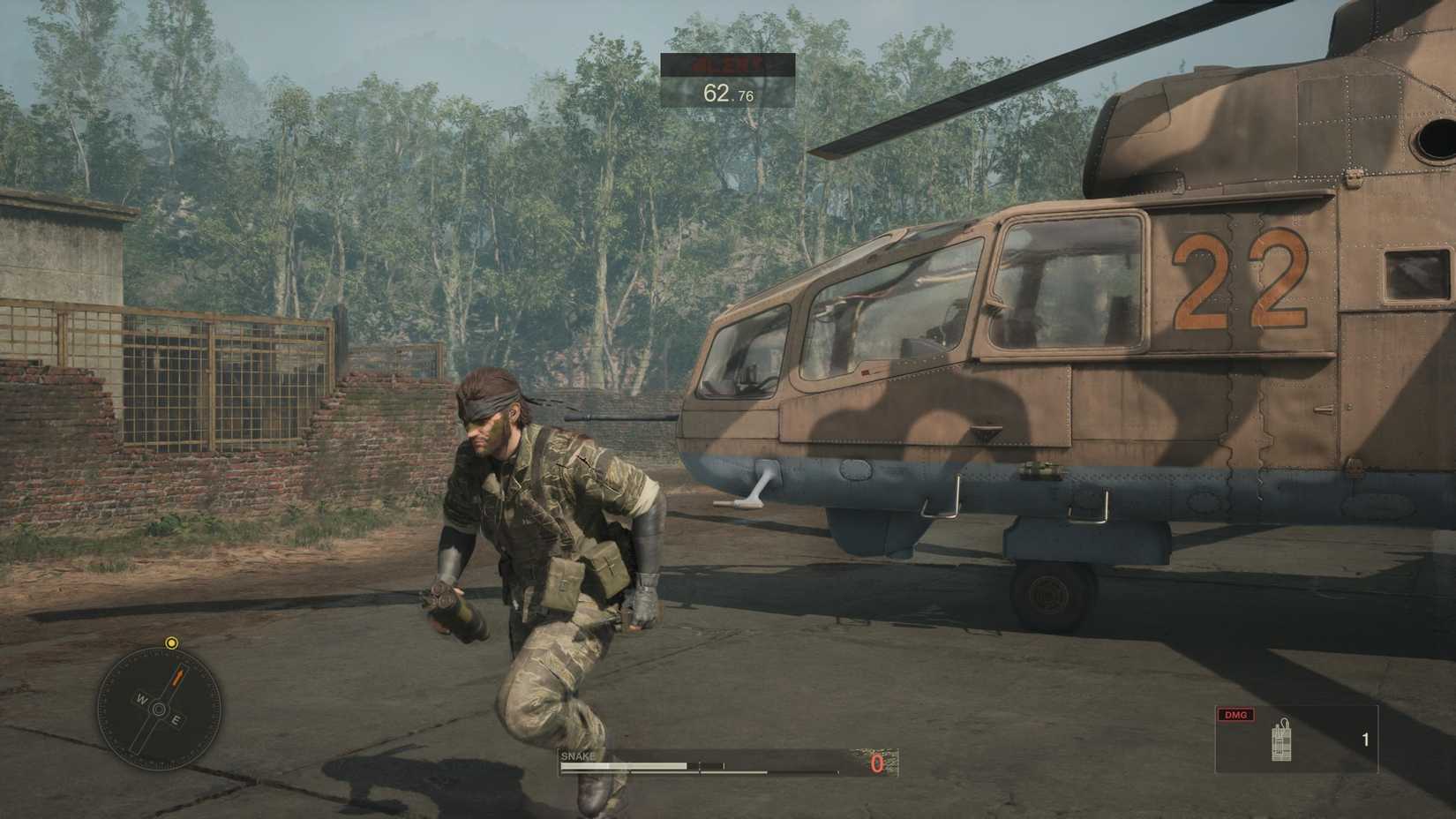1456x819 pixels.
Task: Click the W west marker on the compass
Action: tap(141, 698)
